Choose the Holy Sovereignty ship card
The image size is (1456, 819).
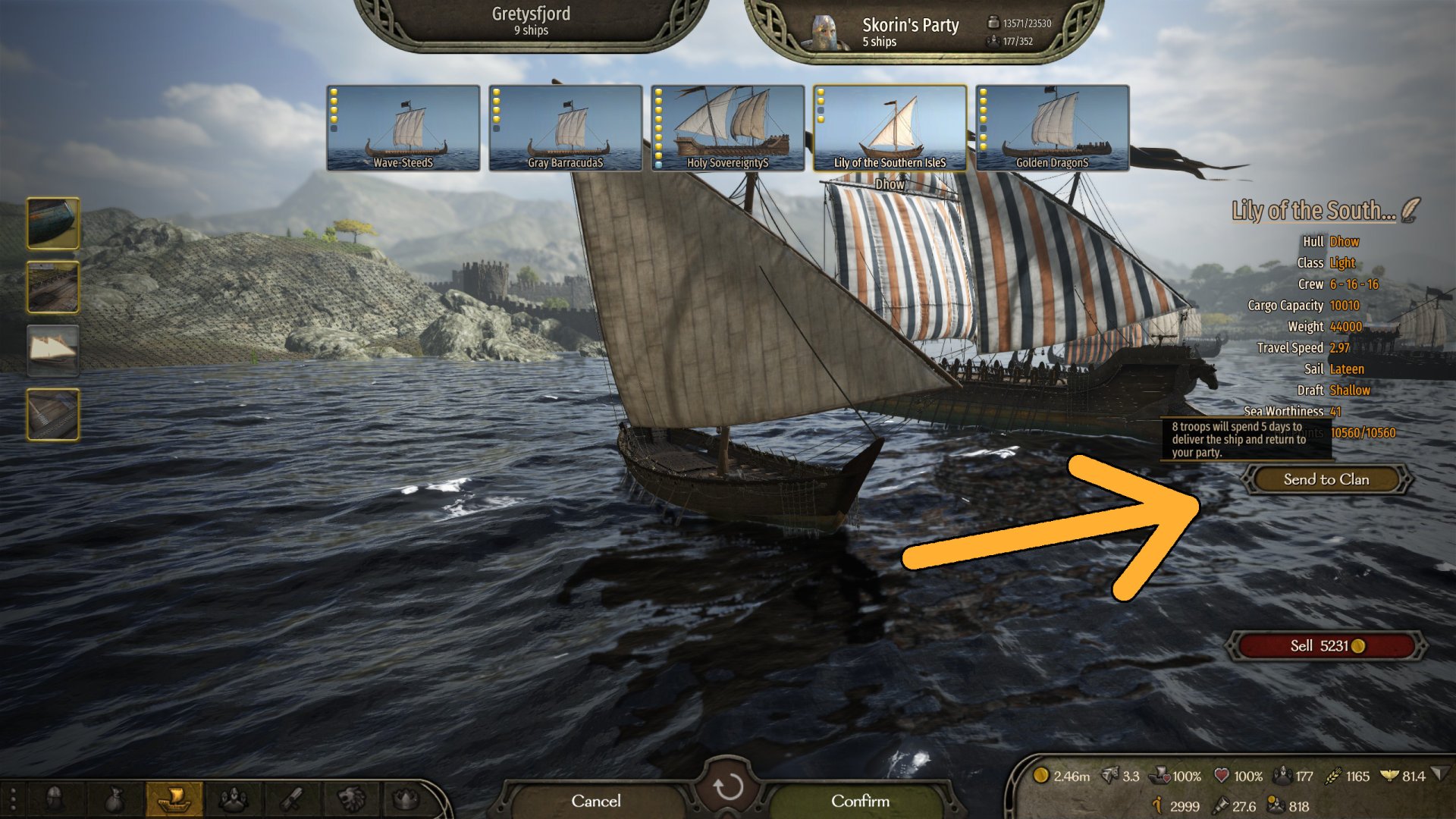coord(727,127)
